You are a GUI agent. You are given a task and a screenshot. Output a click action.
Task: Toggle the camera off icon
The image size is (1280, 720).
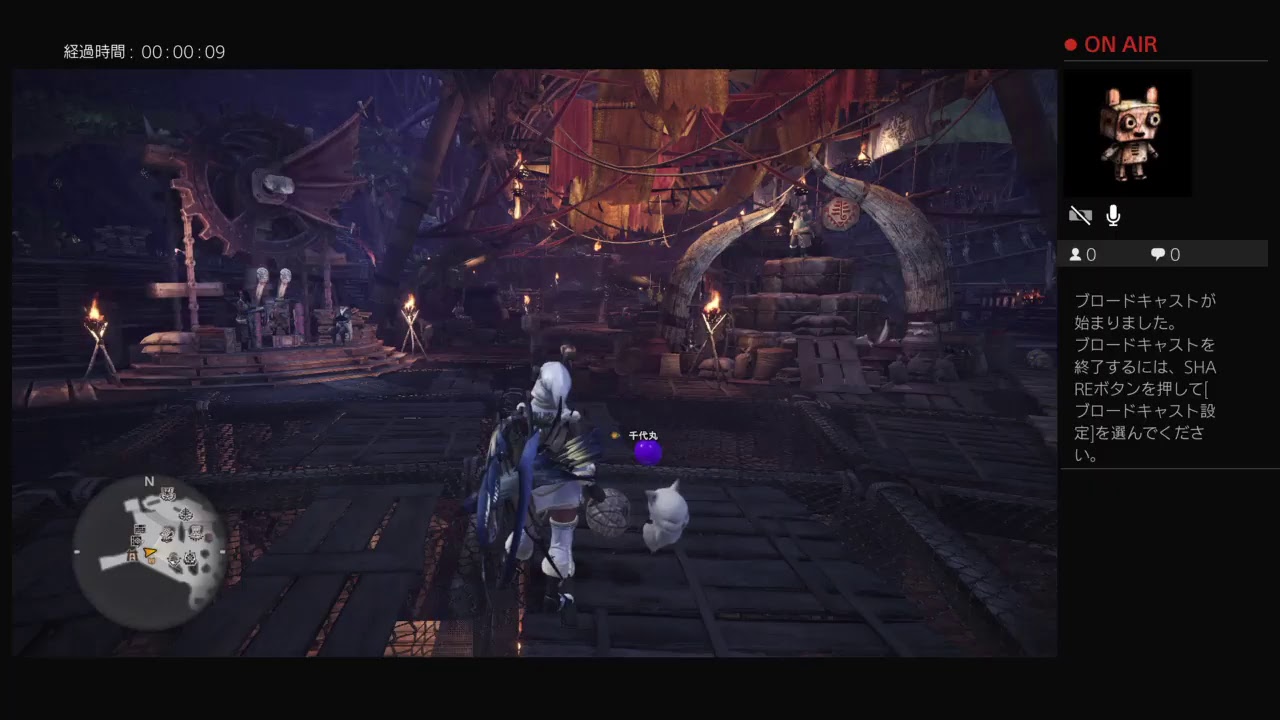click(x=1080, y=214)
